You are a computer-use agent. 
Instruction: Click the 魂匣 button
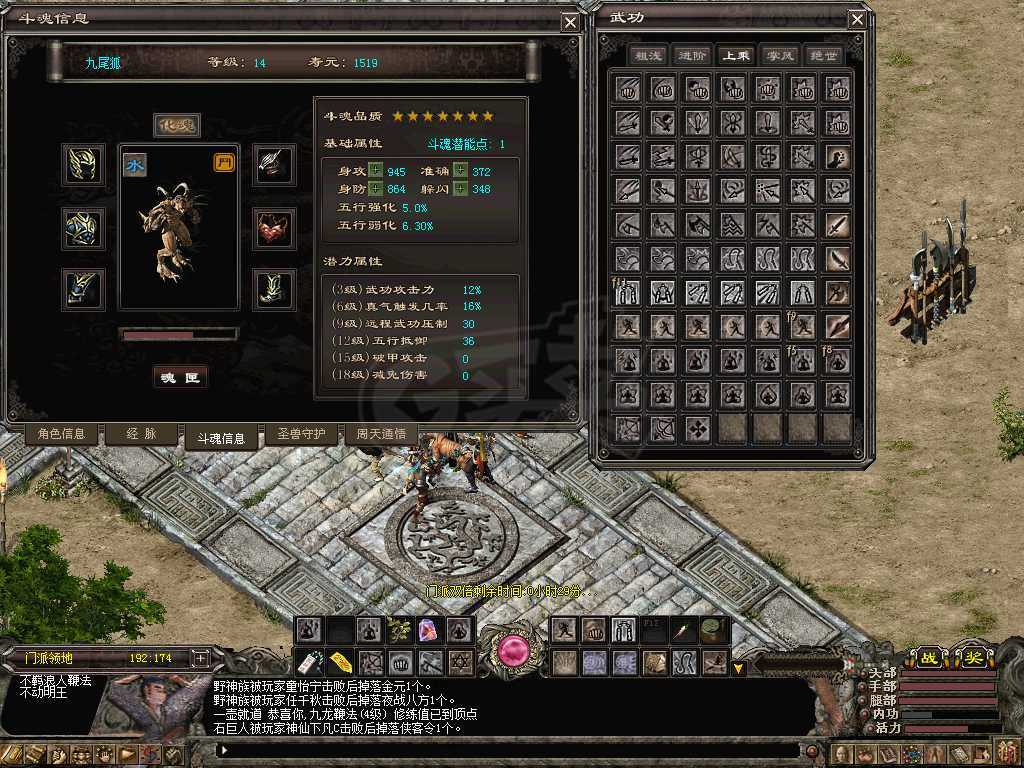pyautogui.click(x=181, y=378)
